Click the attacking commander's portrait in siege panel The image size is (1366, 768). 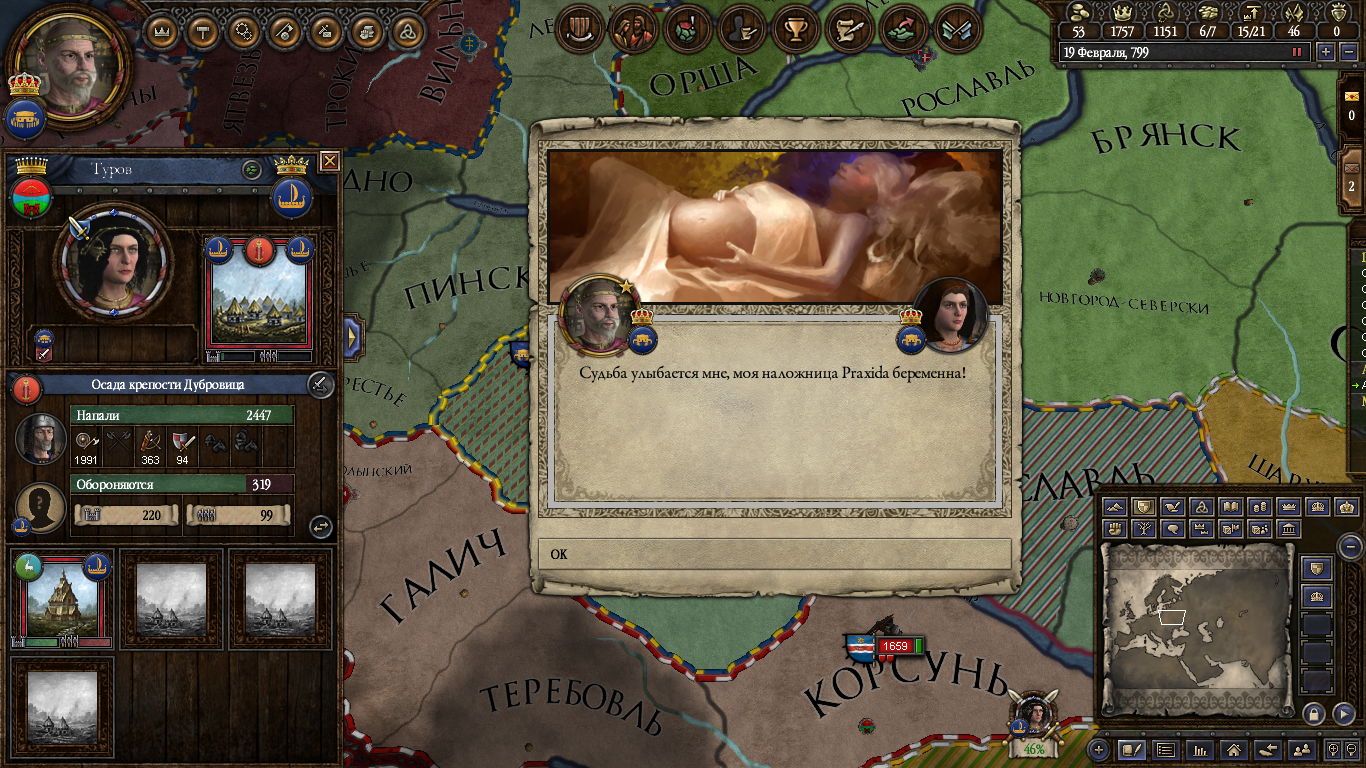coord(41,437)
